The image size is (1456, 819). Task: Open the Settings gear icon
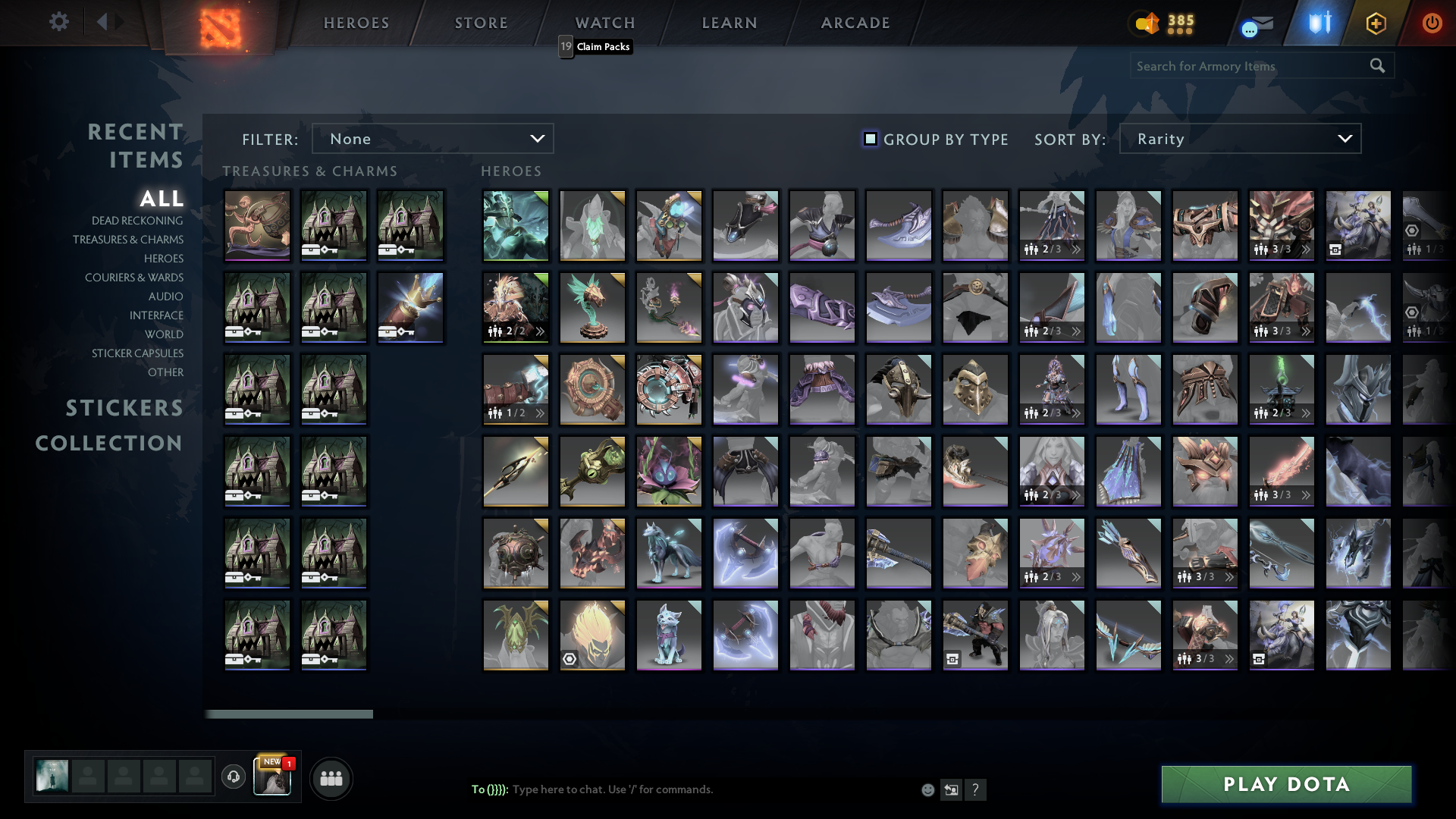click(x=59, y=22)
